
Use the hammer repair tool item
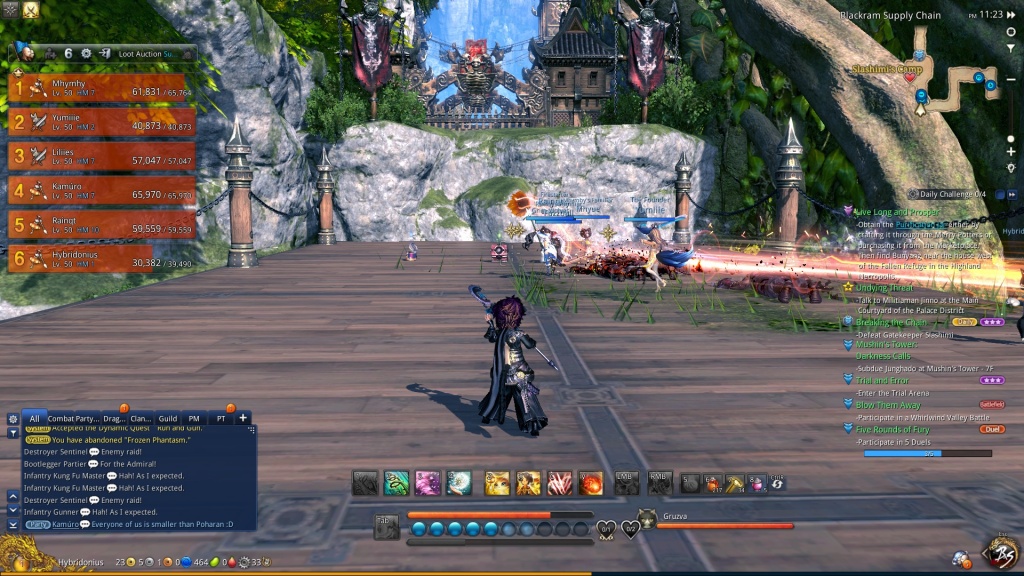(x=735, y=484)
